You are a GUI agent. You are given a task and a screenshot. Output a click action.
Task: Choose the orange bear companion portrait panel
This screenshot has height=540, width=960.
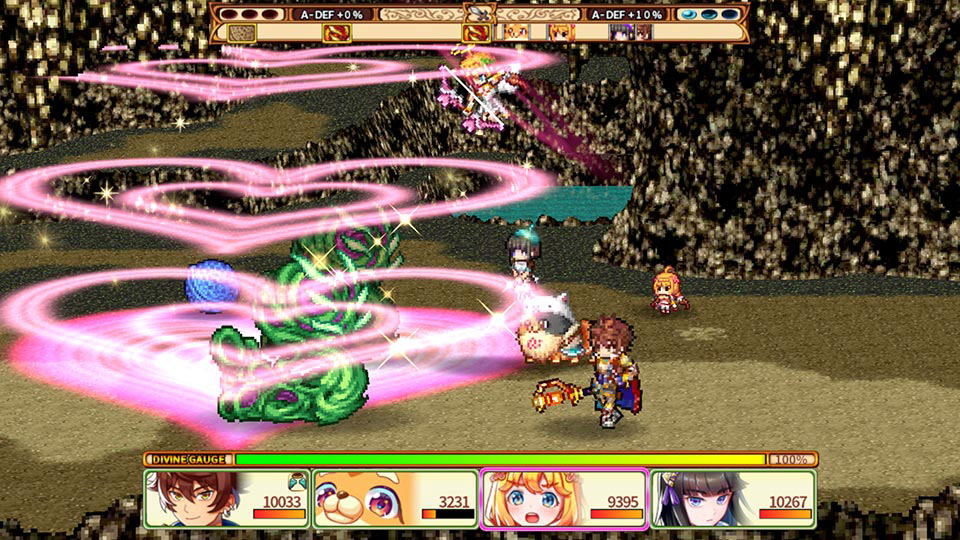tap(395, 498)
